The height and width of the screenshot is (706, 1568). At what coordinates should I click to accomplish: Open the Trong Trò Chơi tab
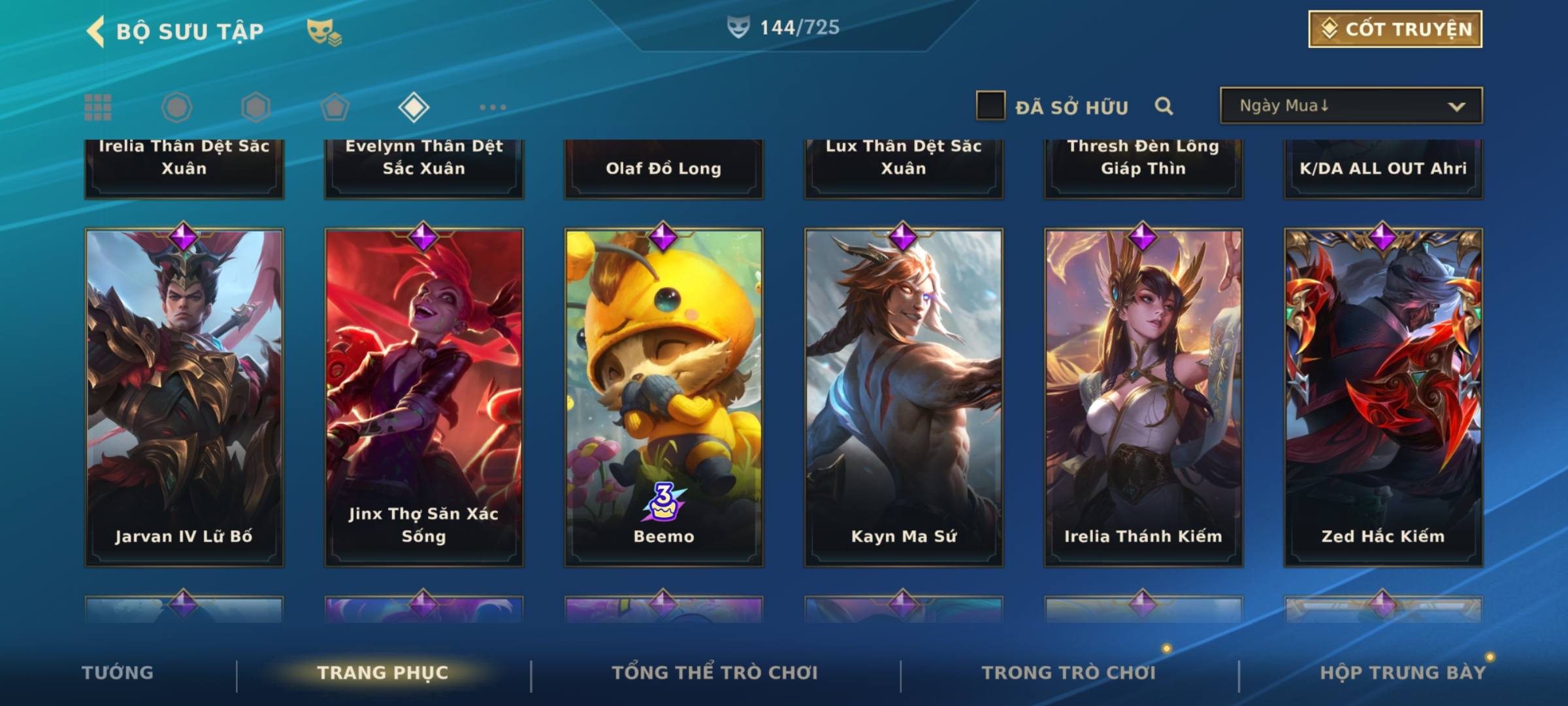(1069, 673)
